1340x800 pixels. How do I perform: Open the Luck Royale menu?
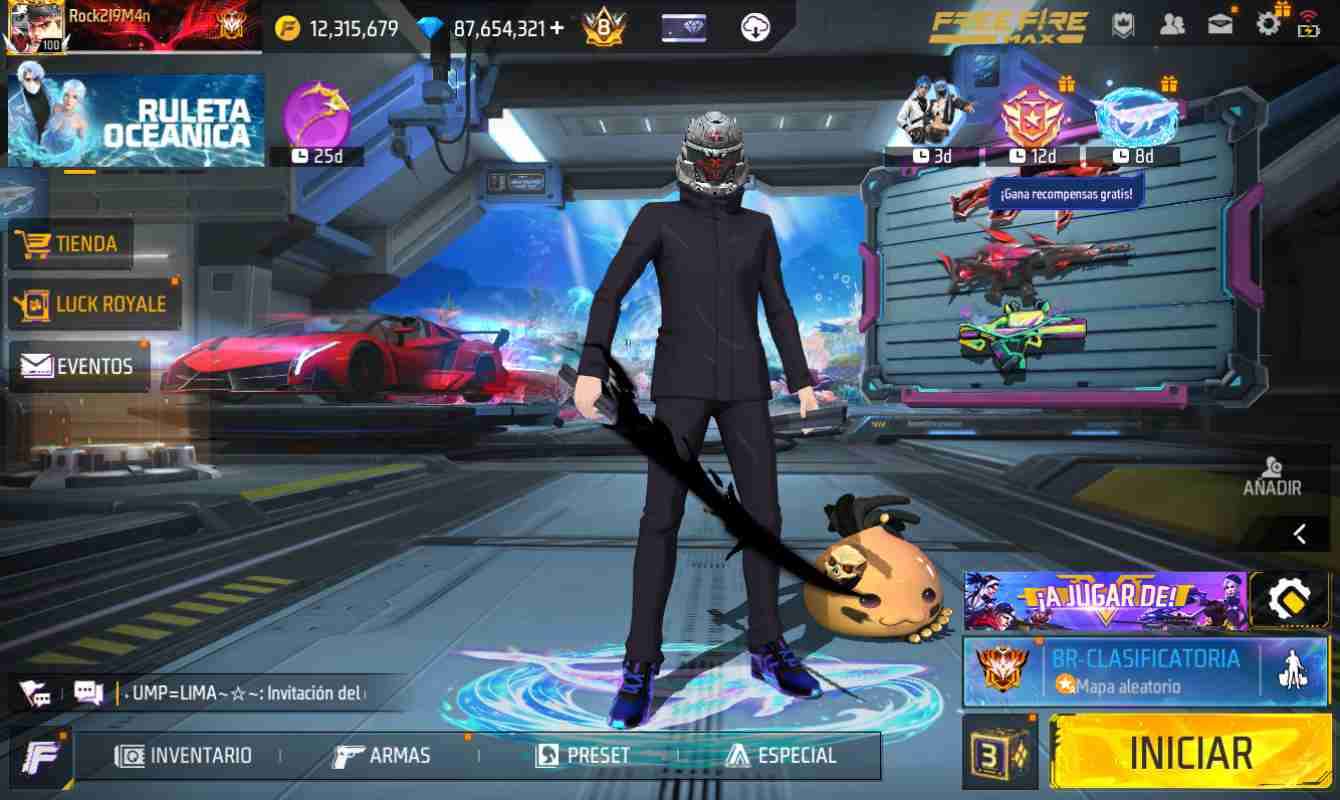(x=95, y=304)
